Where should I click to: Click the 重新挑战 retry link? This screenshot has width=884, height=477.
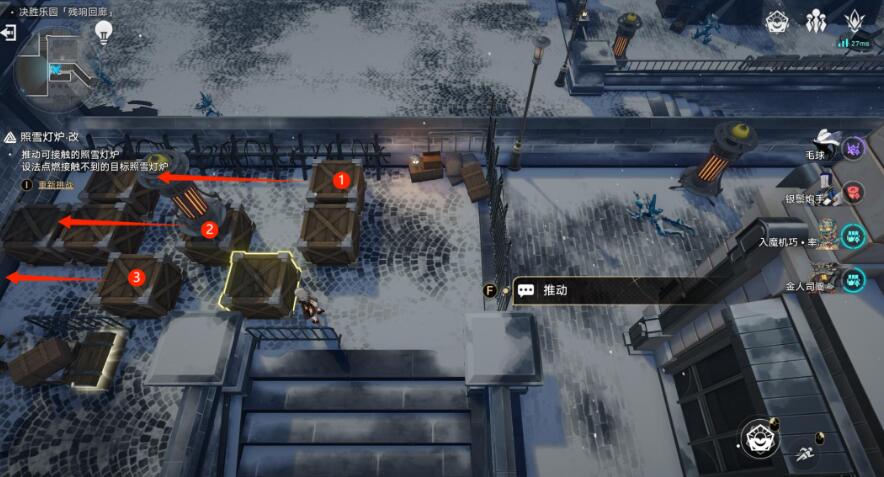[x=55, y=185]
